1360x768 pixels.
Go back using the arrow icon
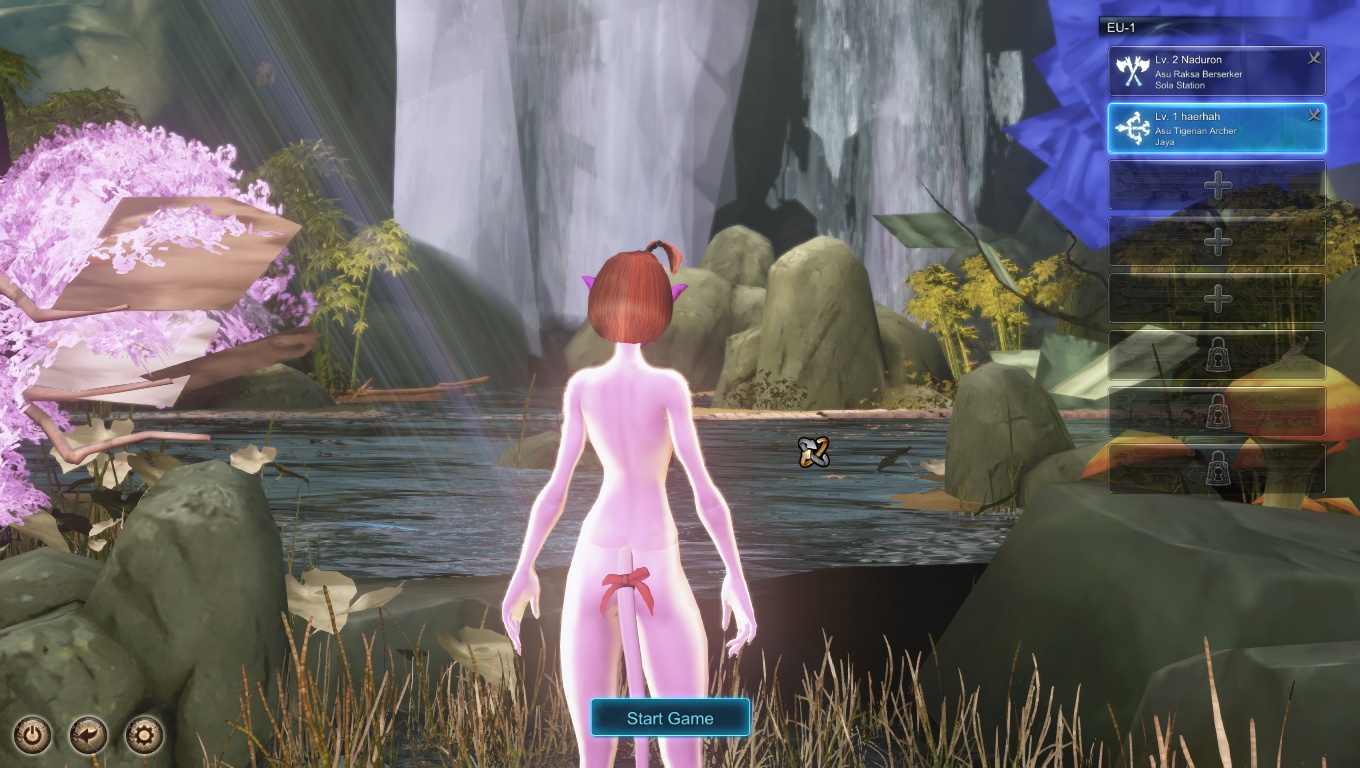coord(89,736)
